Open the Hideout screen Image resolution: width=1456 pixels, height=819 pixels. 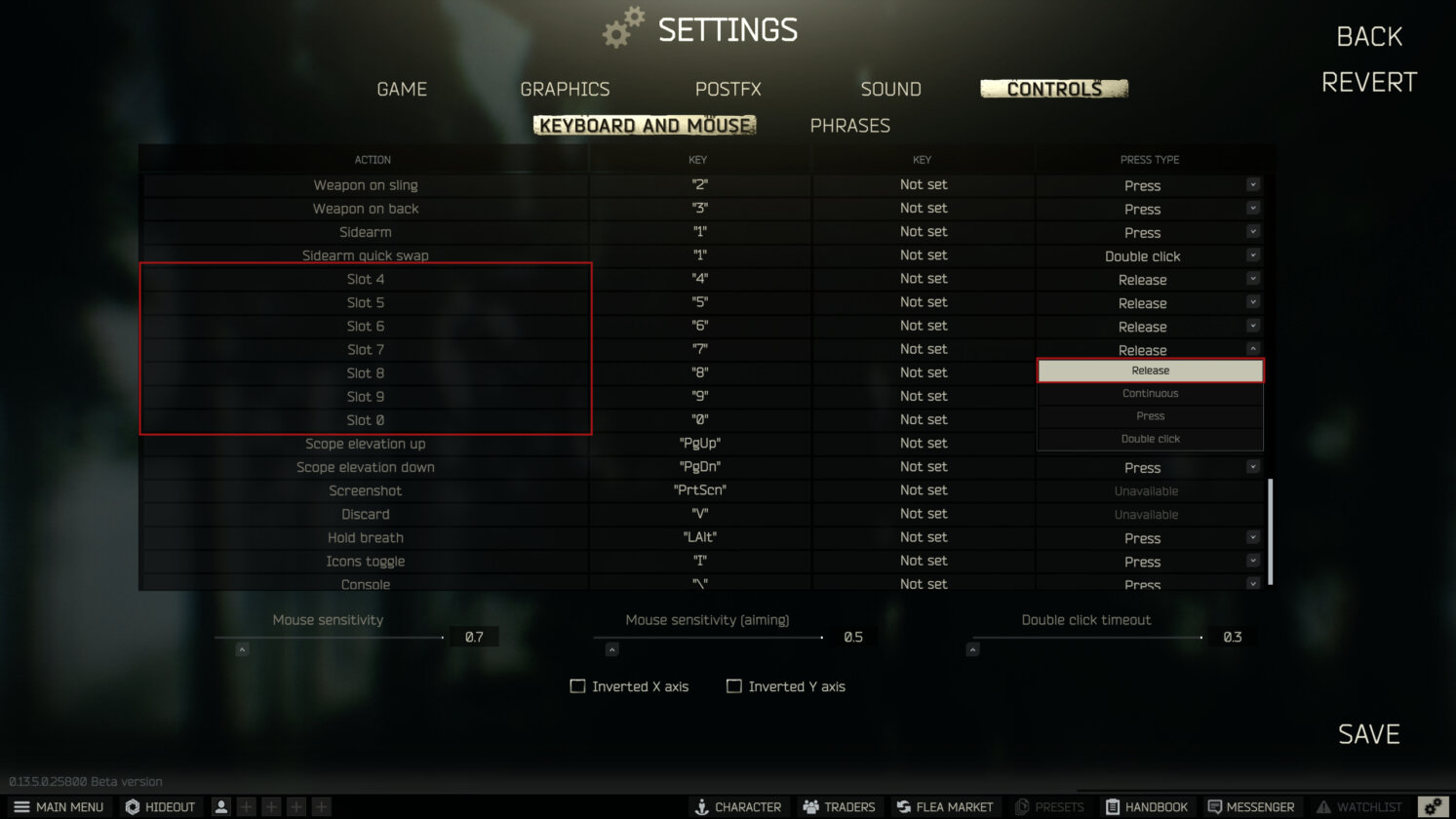point(160,806)
